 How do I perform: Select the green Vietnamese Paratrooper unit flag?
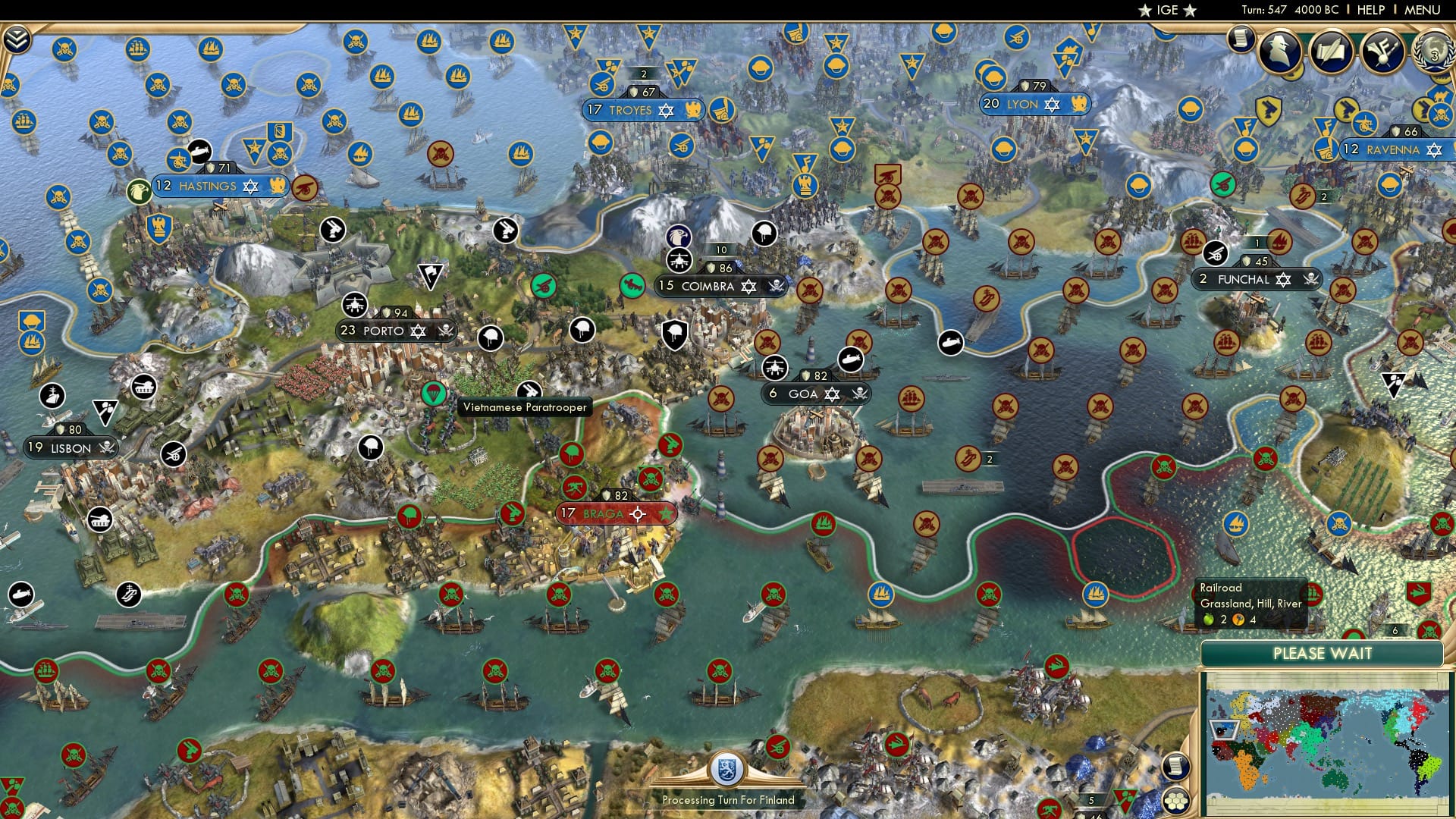click(432, 394)
